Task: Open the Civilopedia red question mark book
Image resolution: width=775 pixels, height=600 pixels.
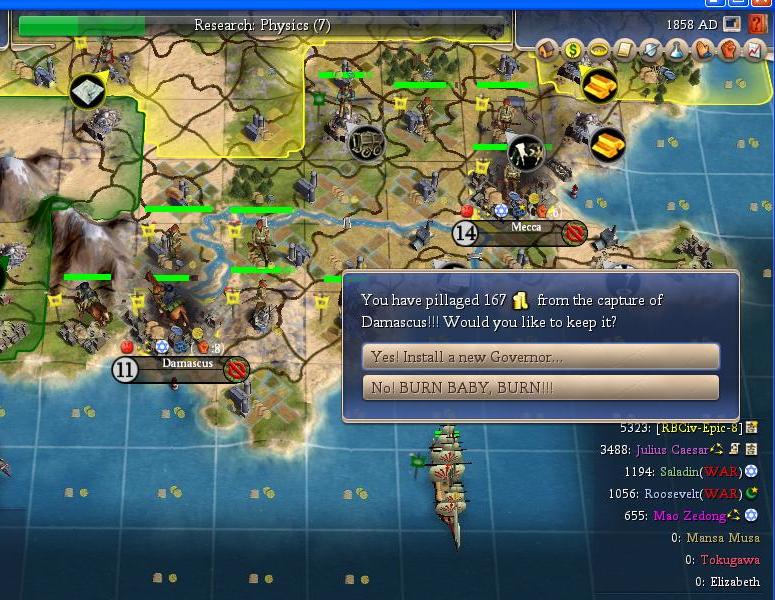Action: (x=757, y=24)
